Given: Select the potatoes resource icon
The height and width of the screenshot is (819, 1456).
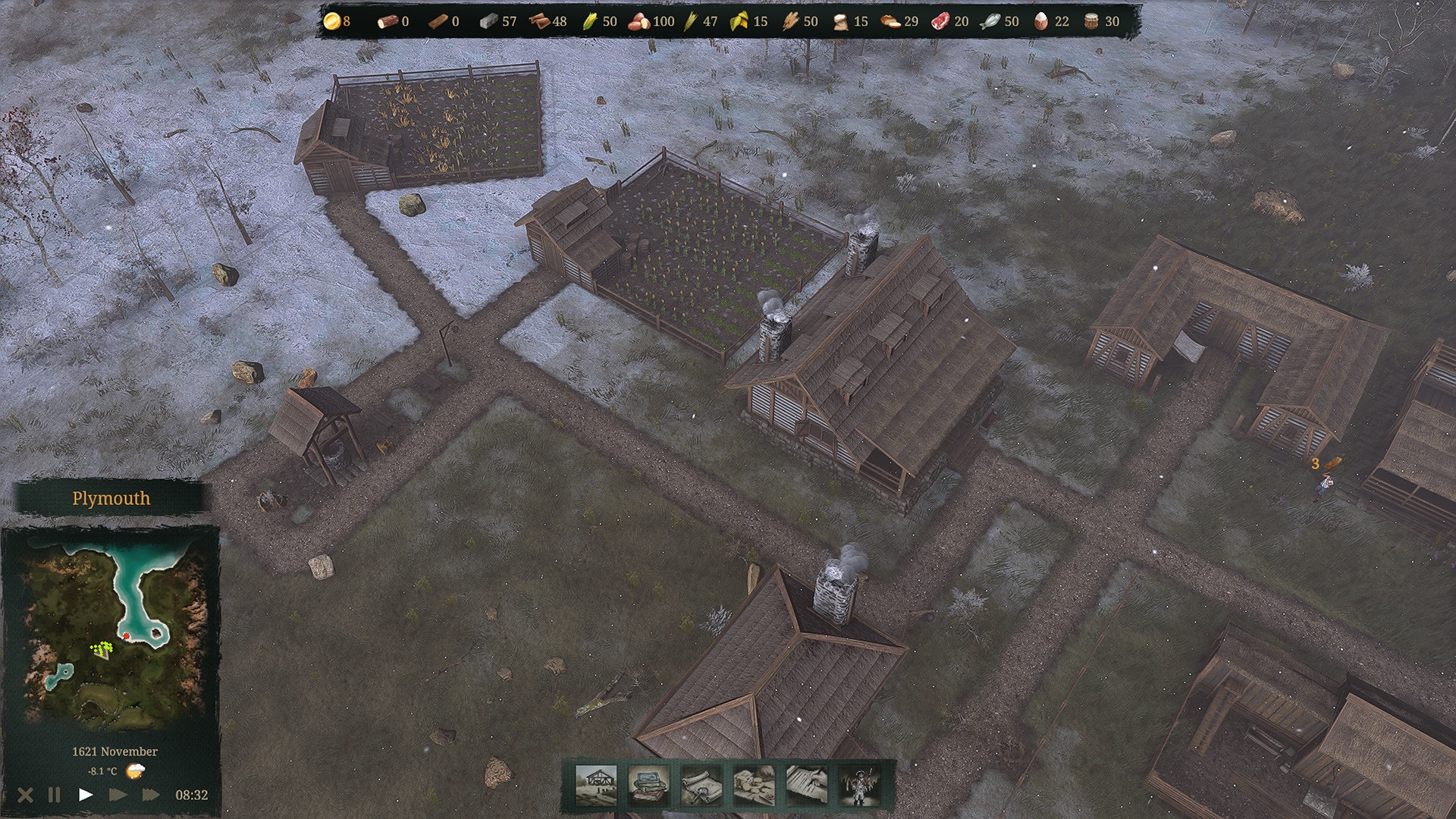Looking at the screenshot, I should [641, 21].
